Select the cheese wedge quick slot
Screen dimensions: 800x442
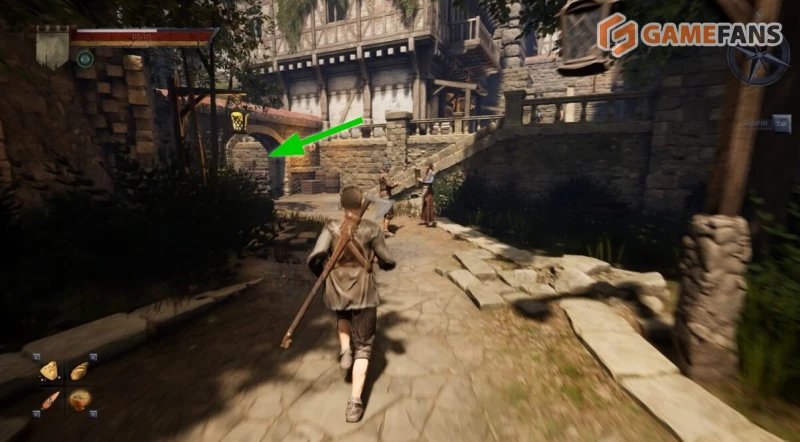tap(48, 371)
